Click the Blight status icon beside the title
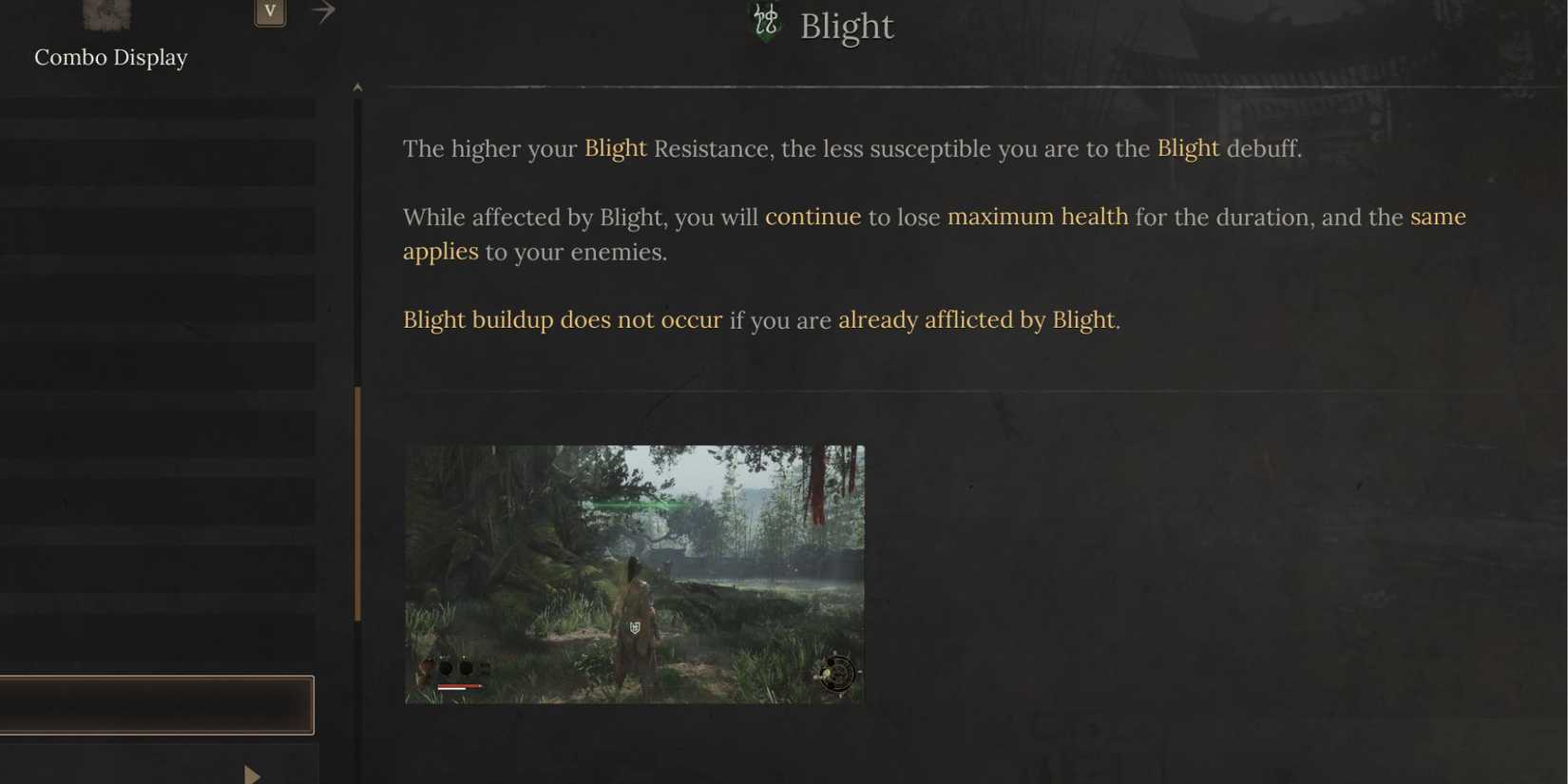Screen dimensions: 1568x784 click(x=765, y=19)
